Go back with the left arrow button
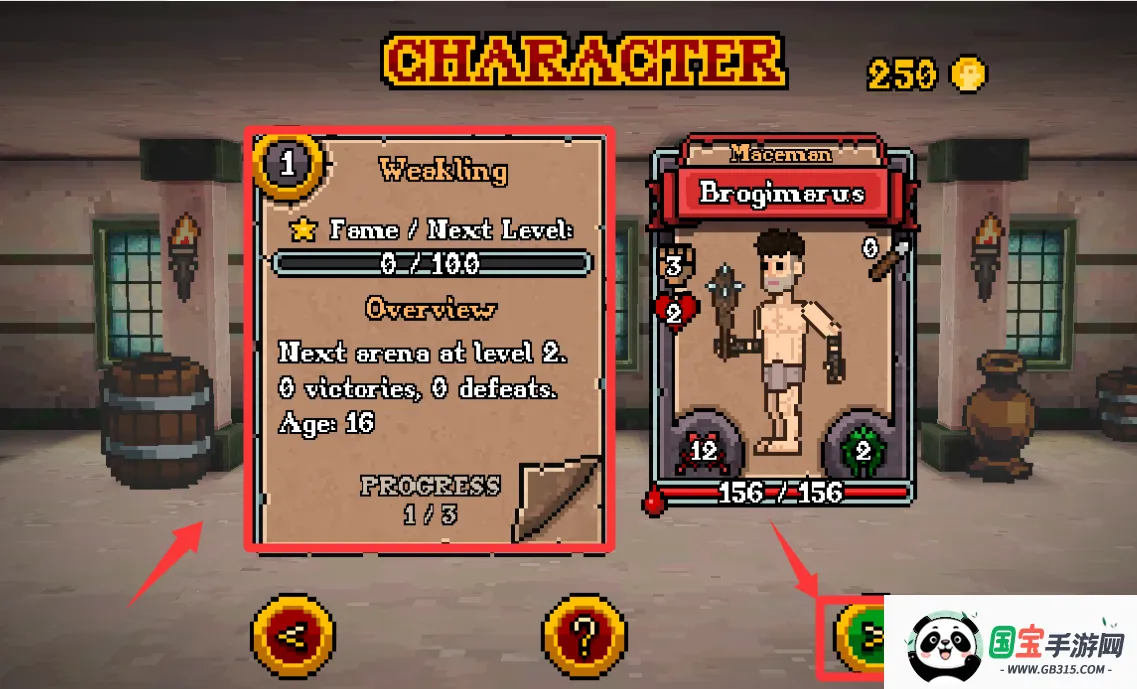1137x689 pixels. 293,635
